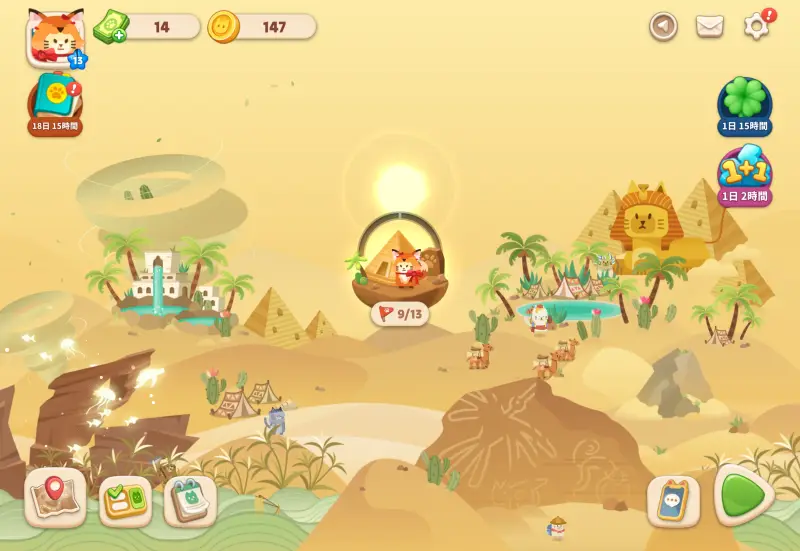Image resolution: width=800 pixels, height=551 pixels.
Task: Start the level with green play button
Action: pos(742,494)
